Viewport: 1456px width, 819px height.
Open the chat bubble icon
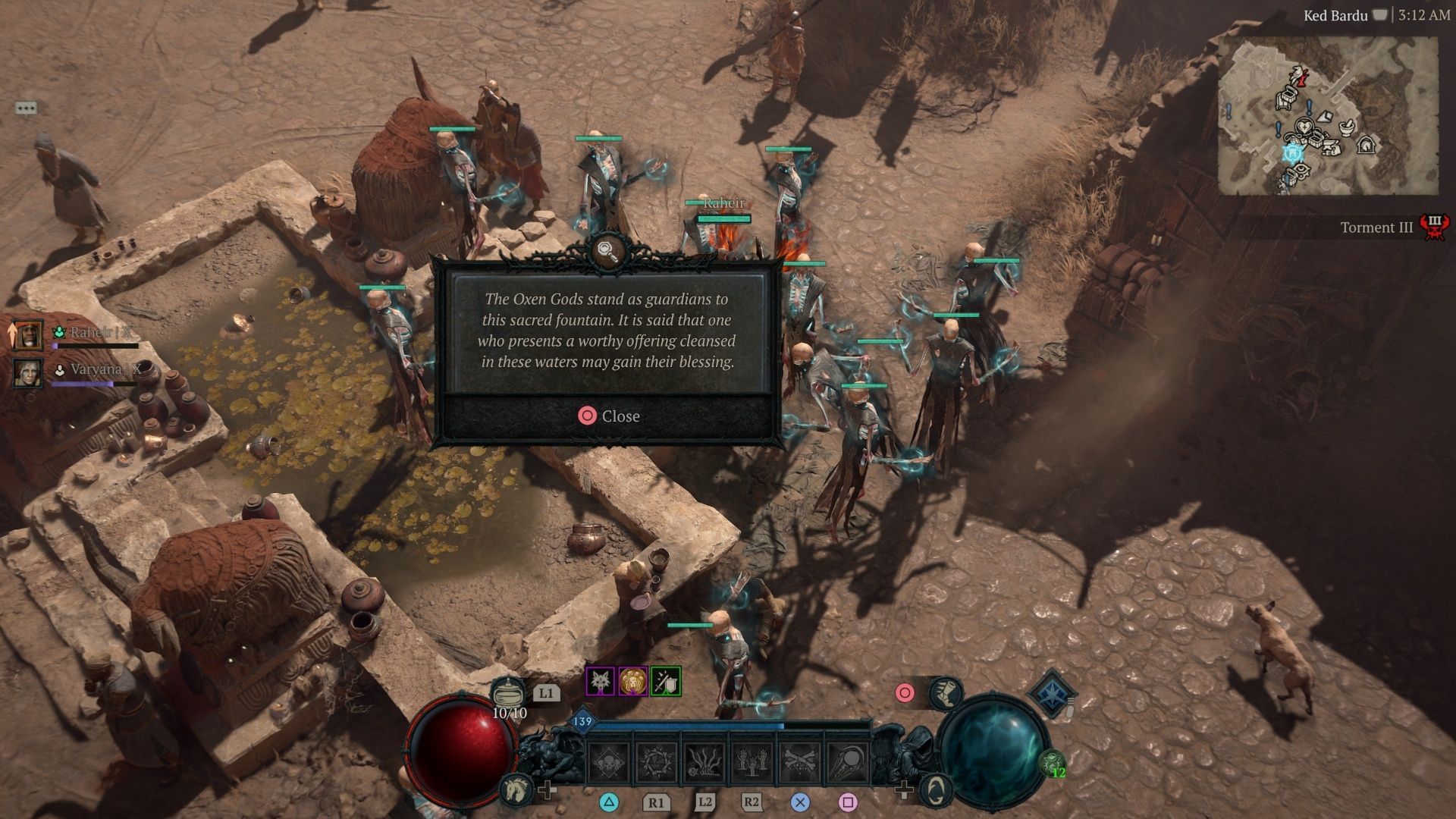coord(26,108)
